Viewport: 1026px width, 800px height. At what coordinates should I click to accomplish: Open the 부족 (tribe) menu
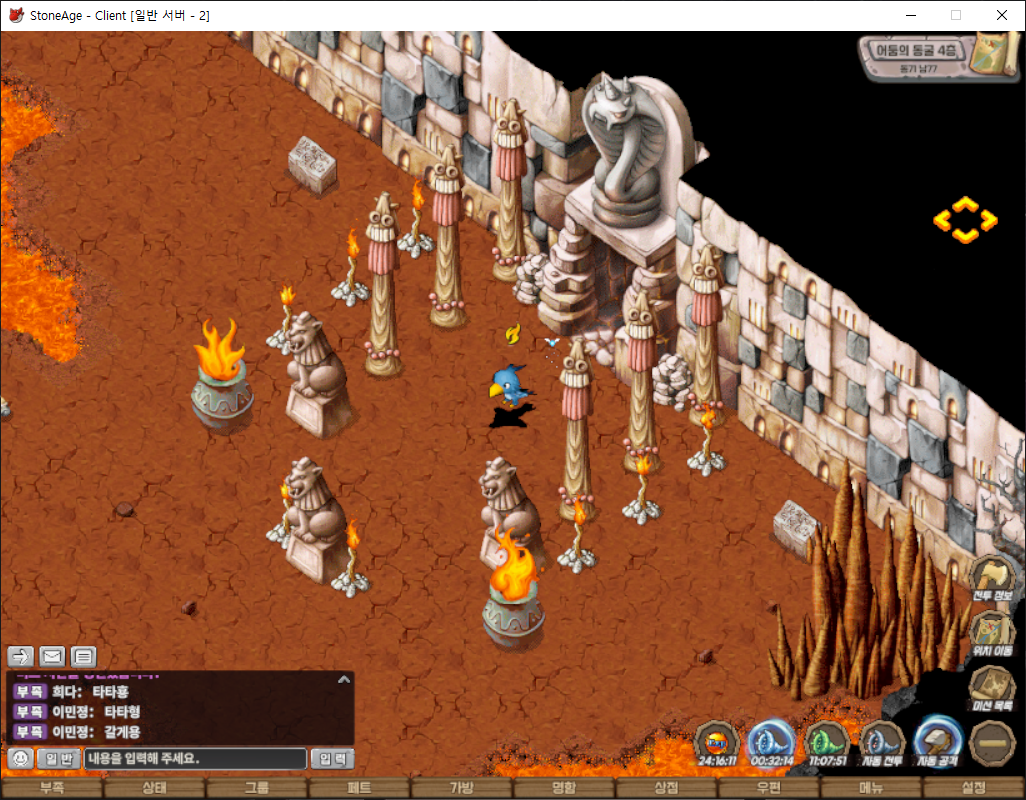[x=51, y=788]
